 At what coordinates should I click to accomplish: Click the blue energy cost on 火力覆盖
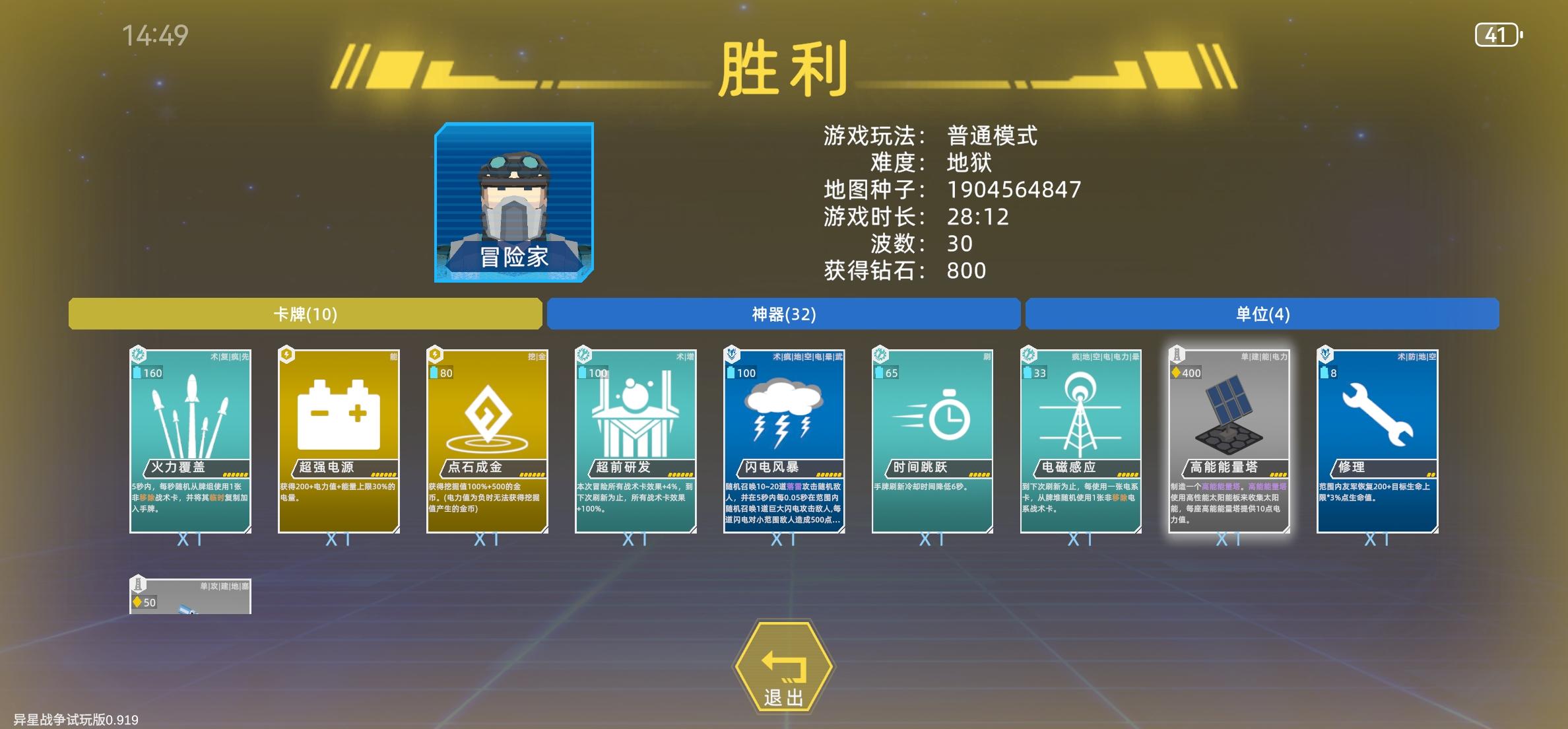tap(147, 372)
